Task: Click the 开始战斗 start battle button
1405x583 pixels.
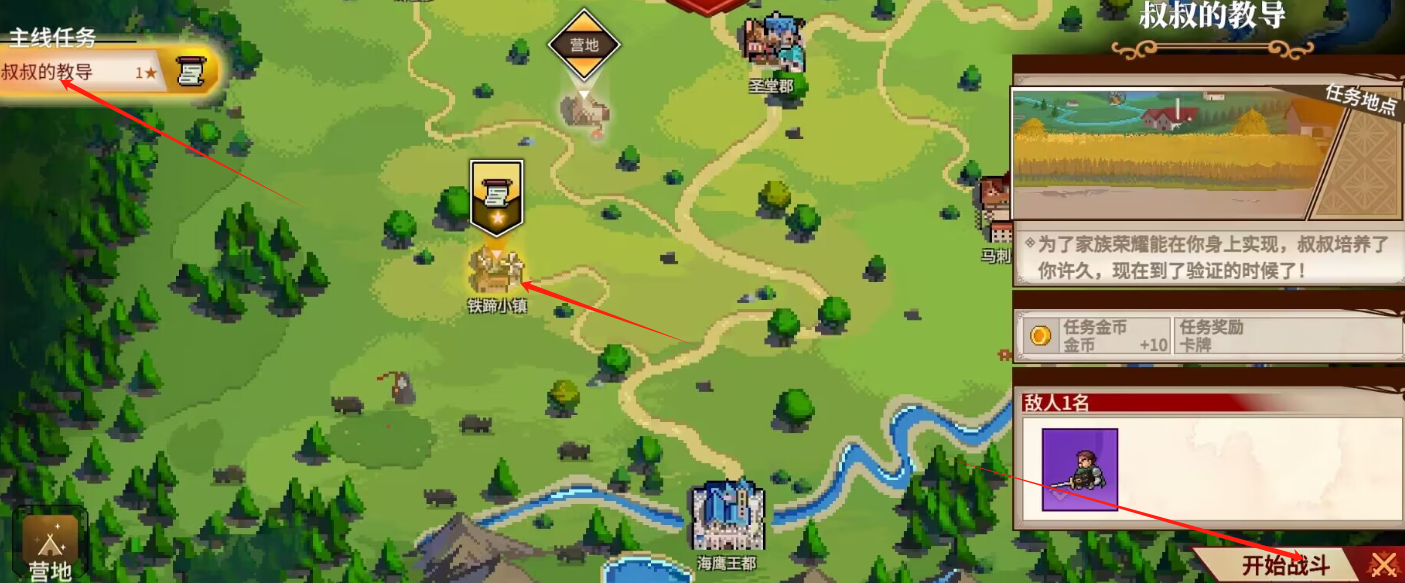Action: click(1285, 565)
